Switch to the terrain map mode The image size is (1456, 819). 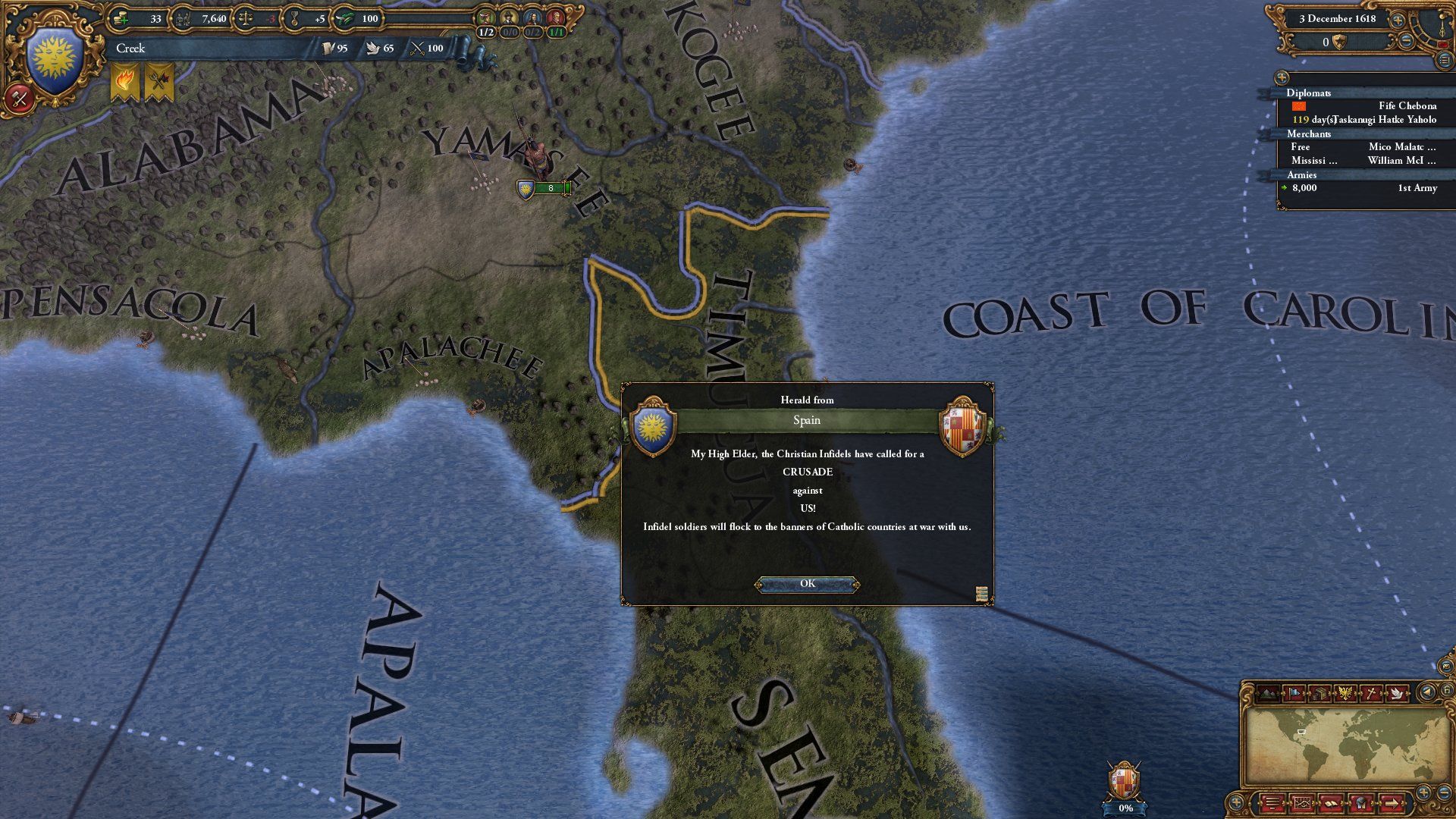(1269, 693)
